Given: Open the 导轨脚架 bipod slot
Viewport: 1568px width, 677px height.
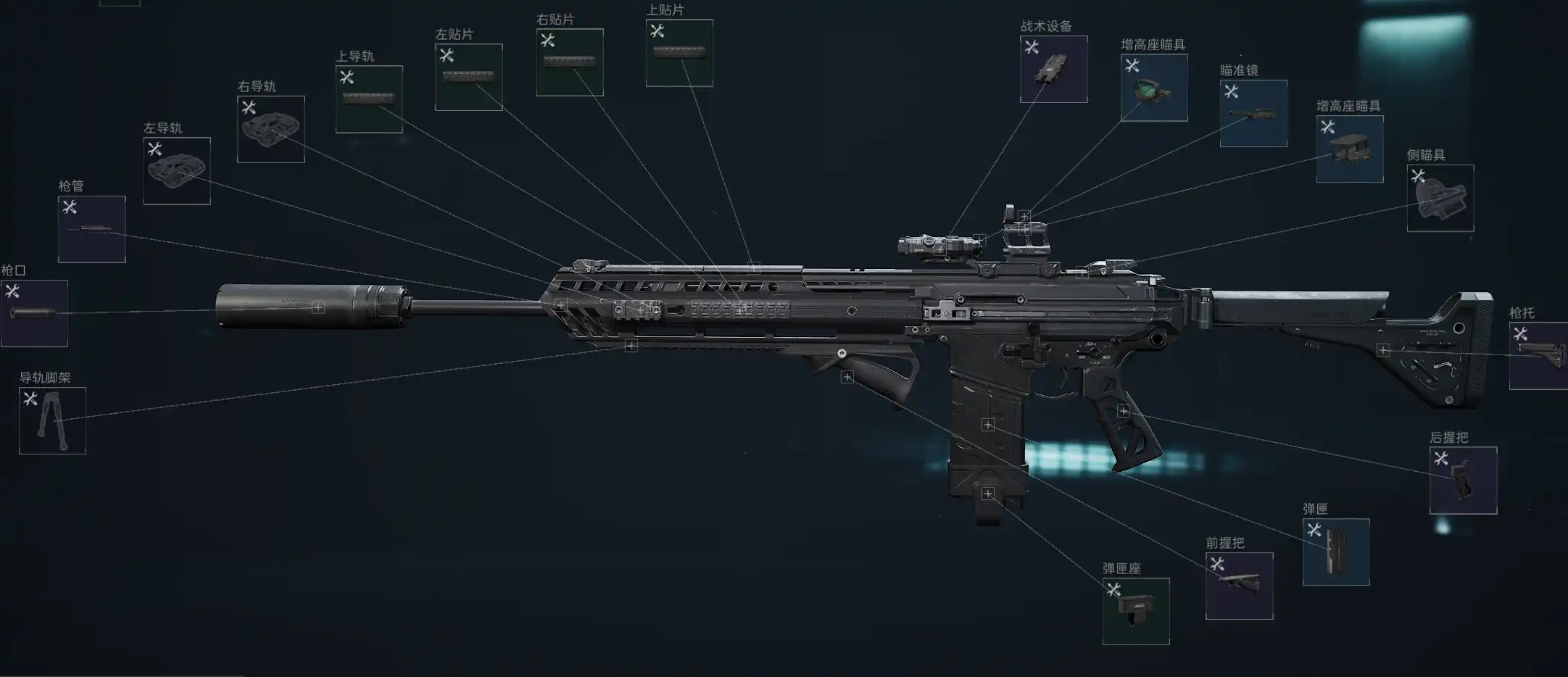Looking at the screenshot, I should [52, 420].
